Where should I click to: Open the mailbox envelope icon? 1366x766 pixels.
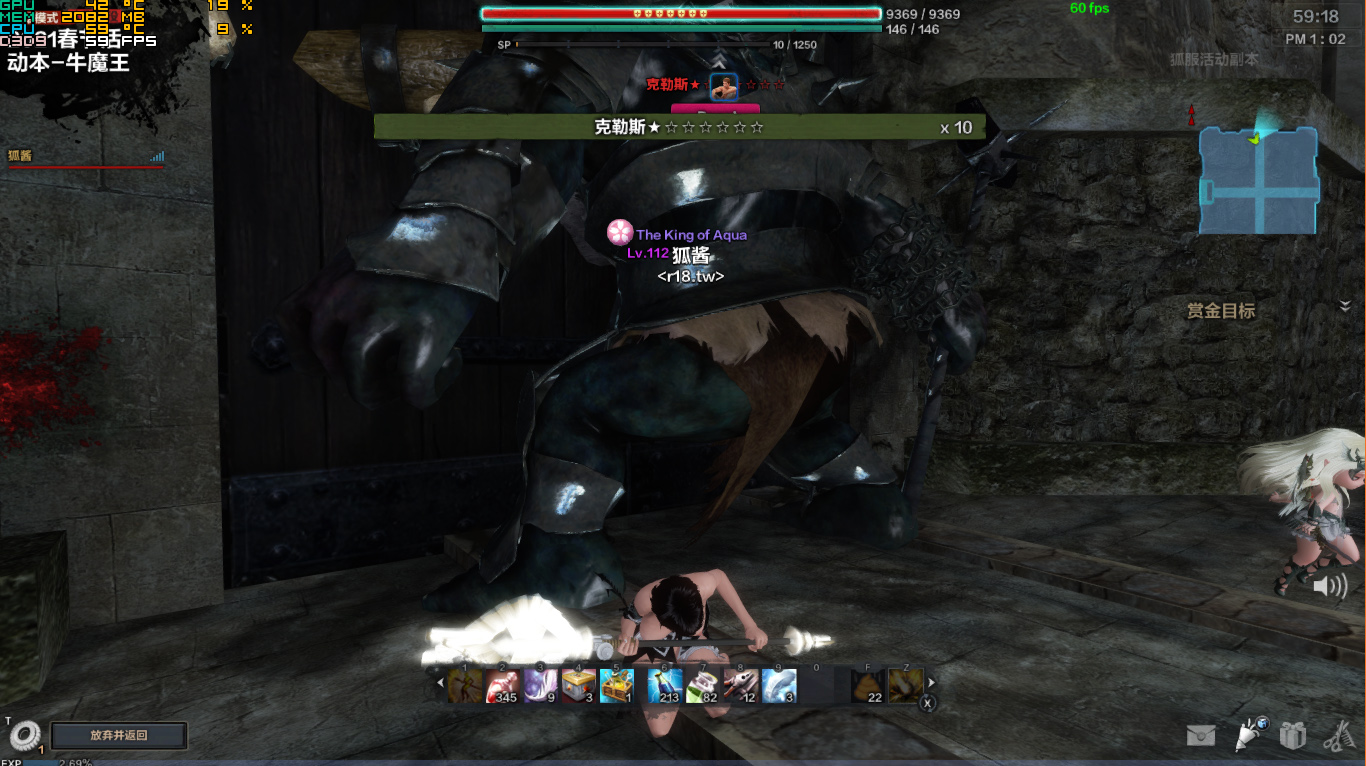point(1201,736)
